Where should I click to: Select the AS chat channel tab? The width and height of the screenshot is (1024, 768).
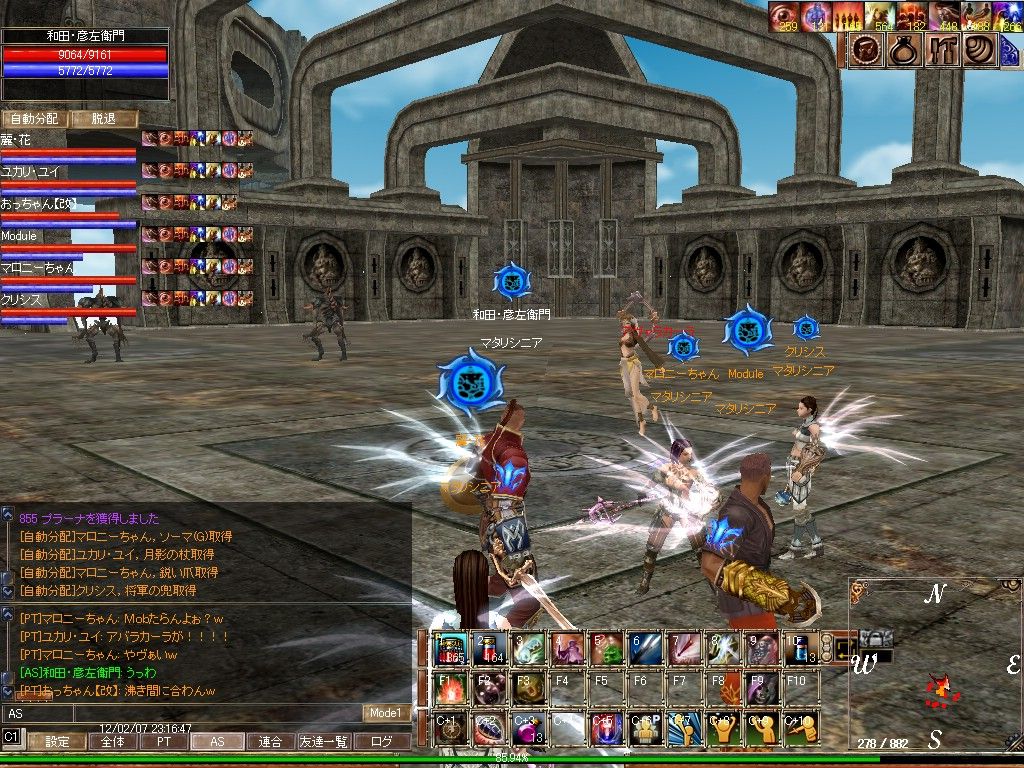217,742
